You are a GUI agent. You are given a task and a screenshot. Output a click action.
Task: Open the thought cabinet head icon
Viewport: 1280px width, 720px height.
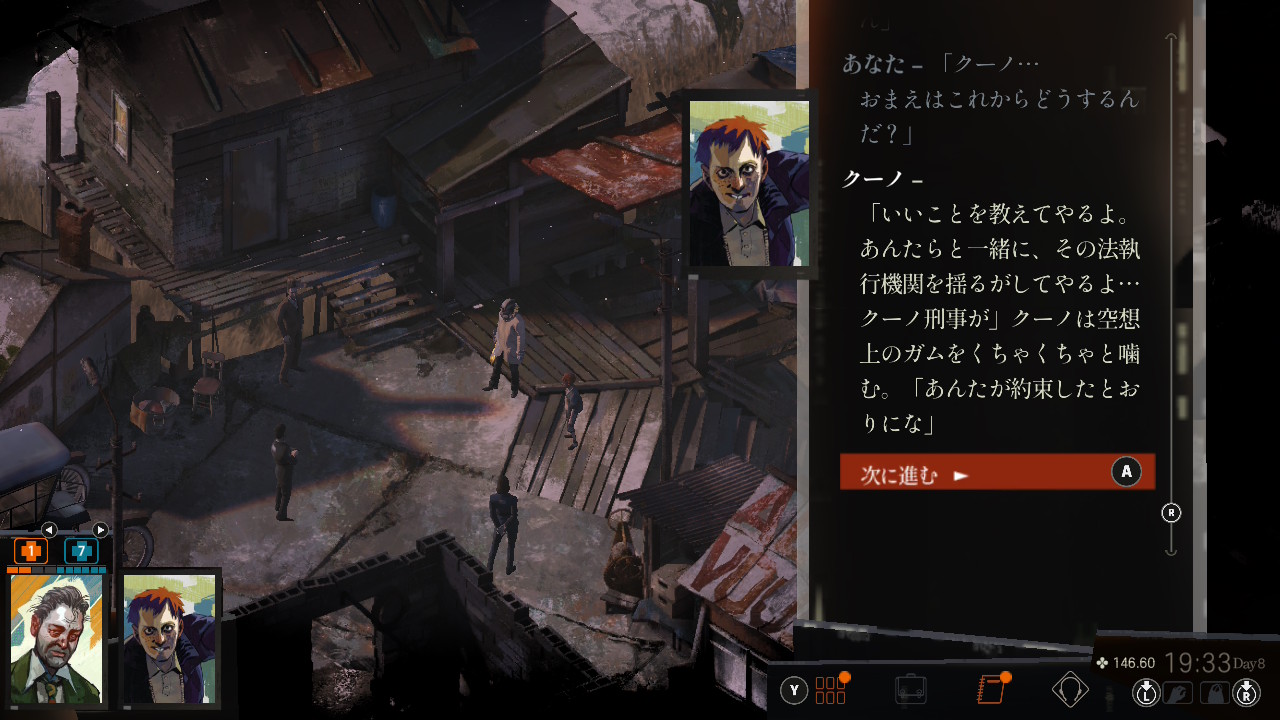[x=1071, y=690]
